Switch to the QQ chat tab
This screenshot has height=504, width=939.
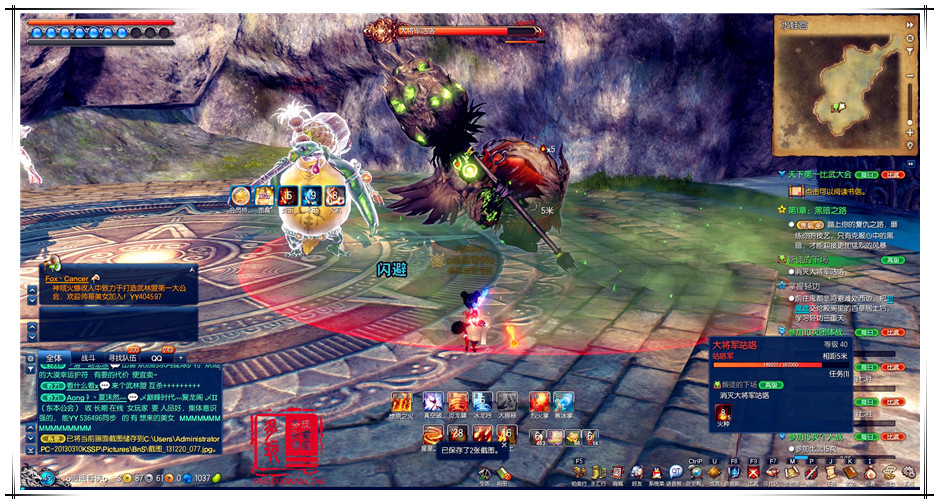click(x=156, y=357)
